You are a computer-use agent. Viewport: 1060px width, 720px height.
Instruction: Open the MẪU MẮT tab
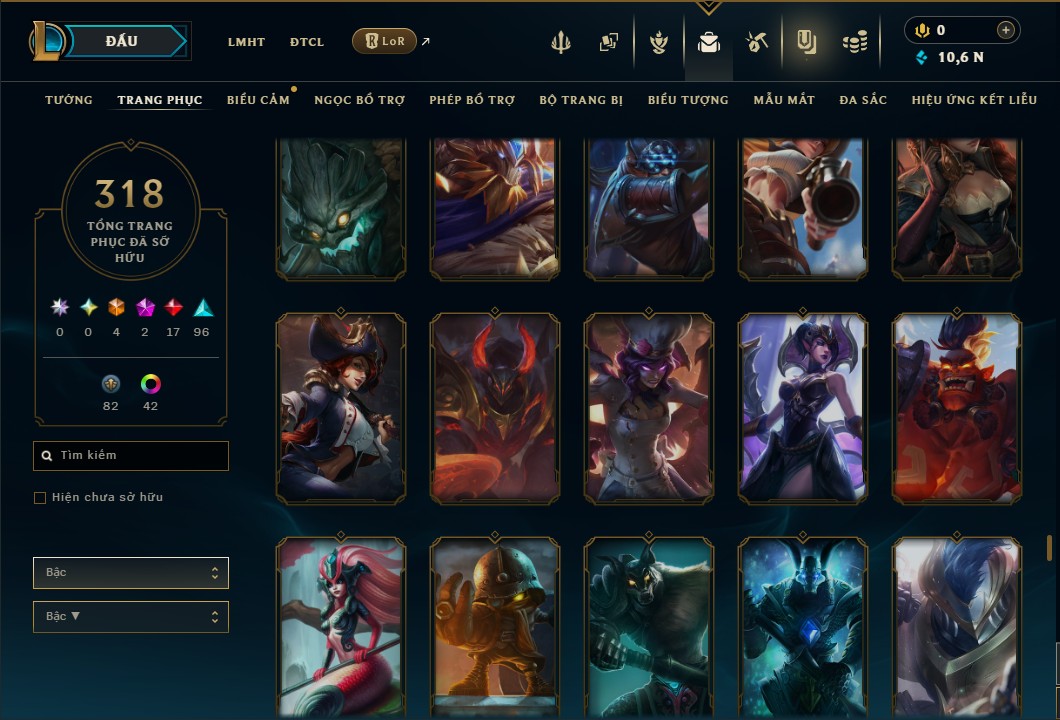pyautogui.click(x=784, y=100)
